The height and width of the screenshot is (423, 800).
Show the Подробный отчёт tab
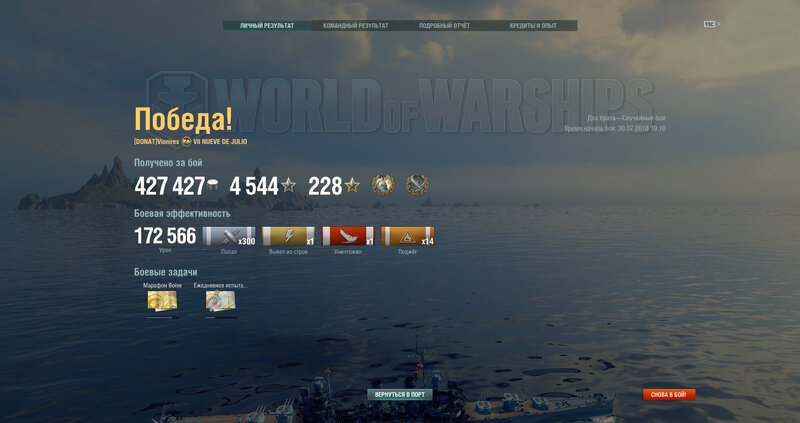(x=444, y=25)
